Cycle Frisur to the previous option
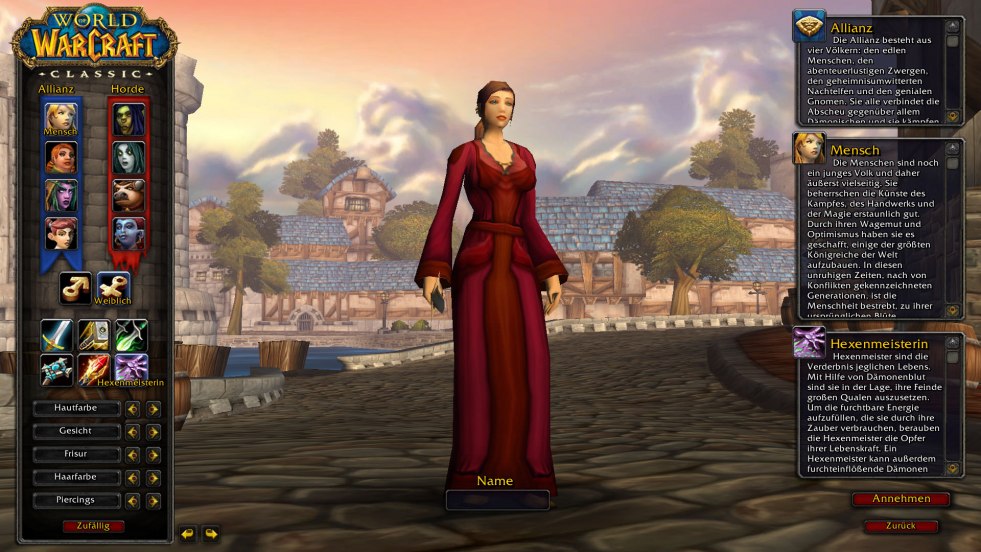The width and height of the screenshot is (981, 552). pos(132,454)
